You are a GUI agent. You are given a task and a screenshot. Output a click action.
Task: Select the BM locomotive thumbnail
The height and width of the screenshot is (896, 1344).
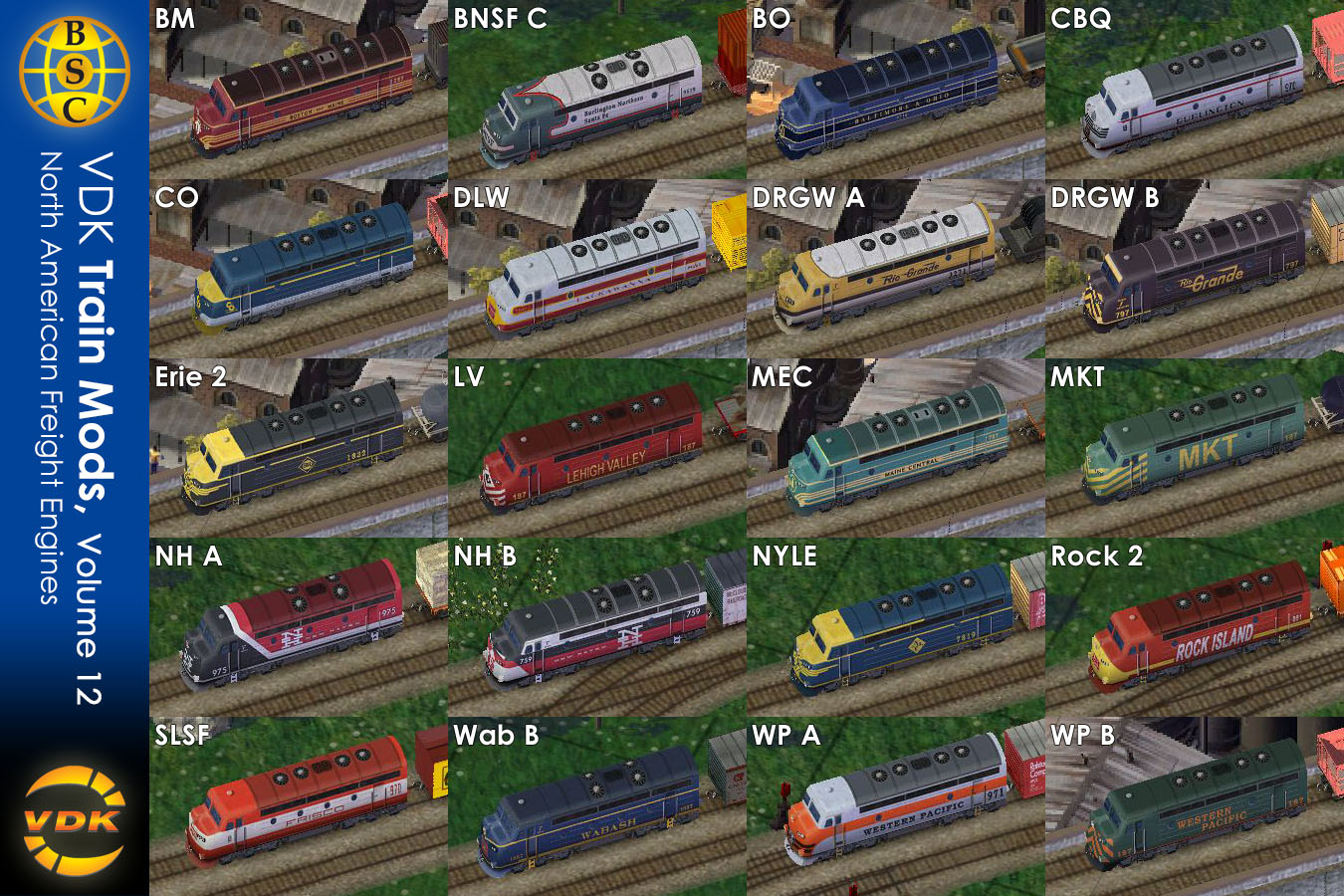click(x=299, y=90)
